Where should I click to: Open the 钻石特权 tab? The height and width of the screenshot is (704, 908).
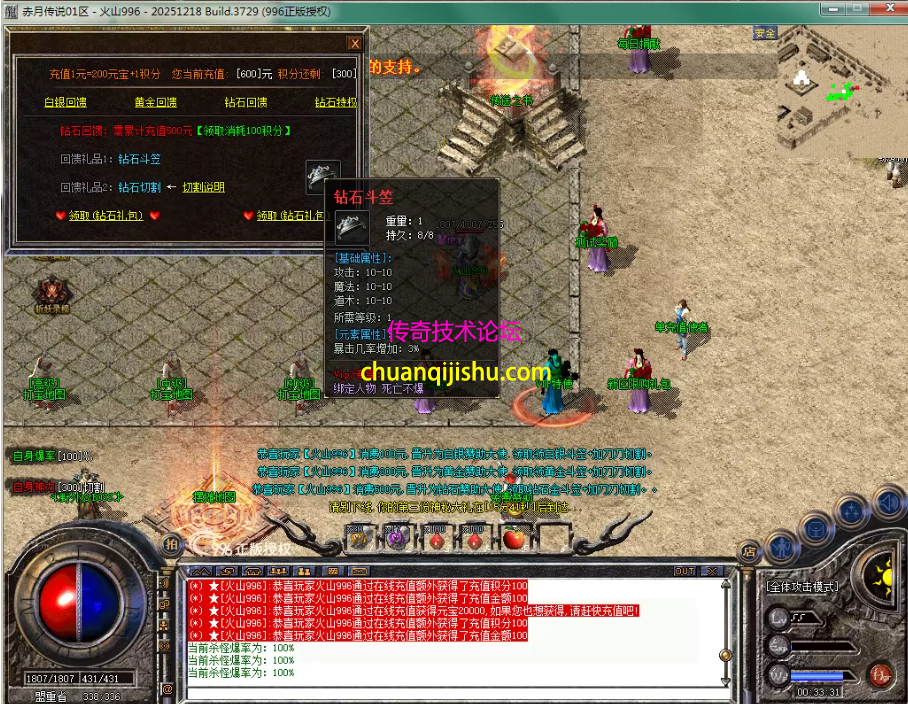point(334,102)
